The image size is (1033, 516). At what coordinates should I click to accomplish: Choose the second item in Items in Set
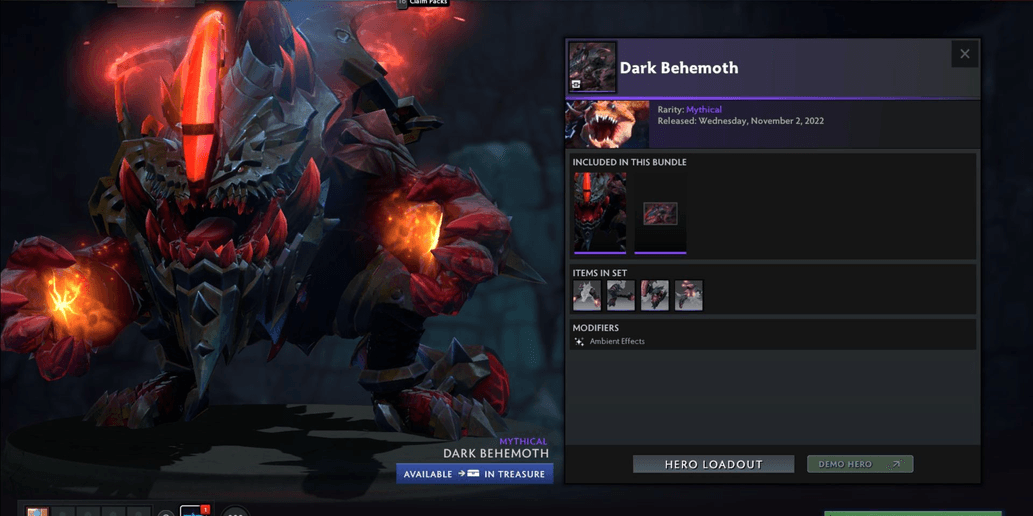[621, 295]
